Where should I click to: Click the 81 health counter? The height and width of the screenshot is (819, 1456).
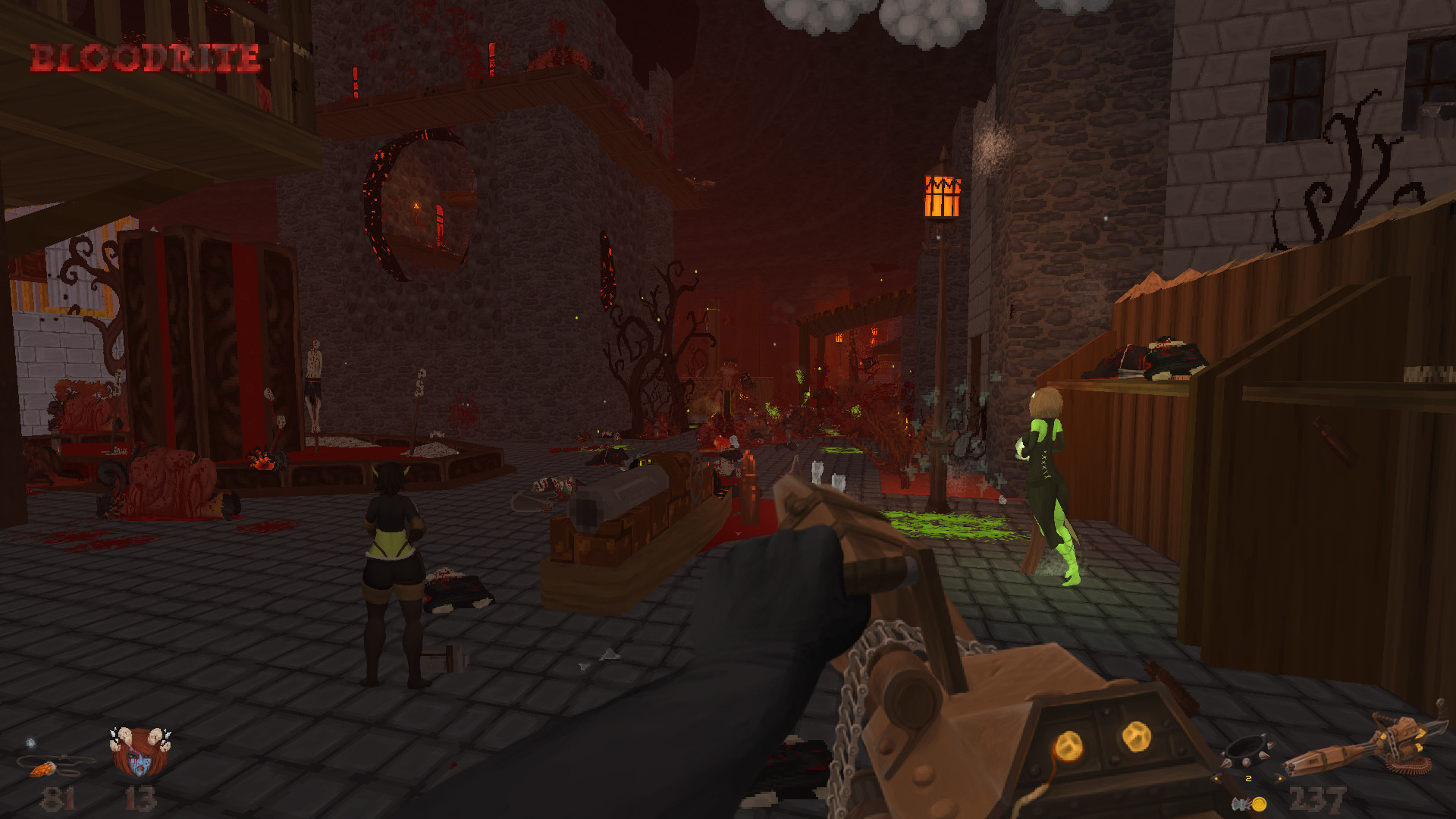coord(58,799)
